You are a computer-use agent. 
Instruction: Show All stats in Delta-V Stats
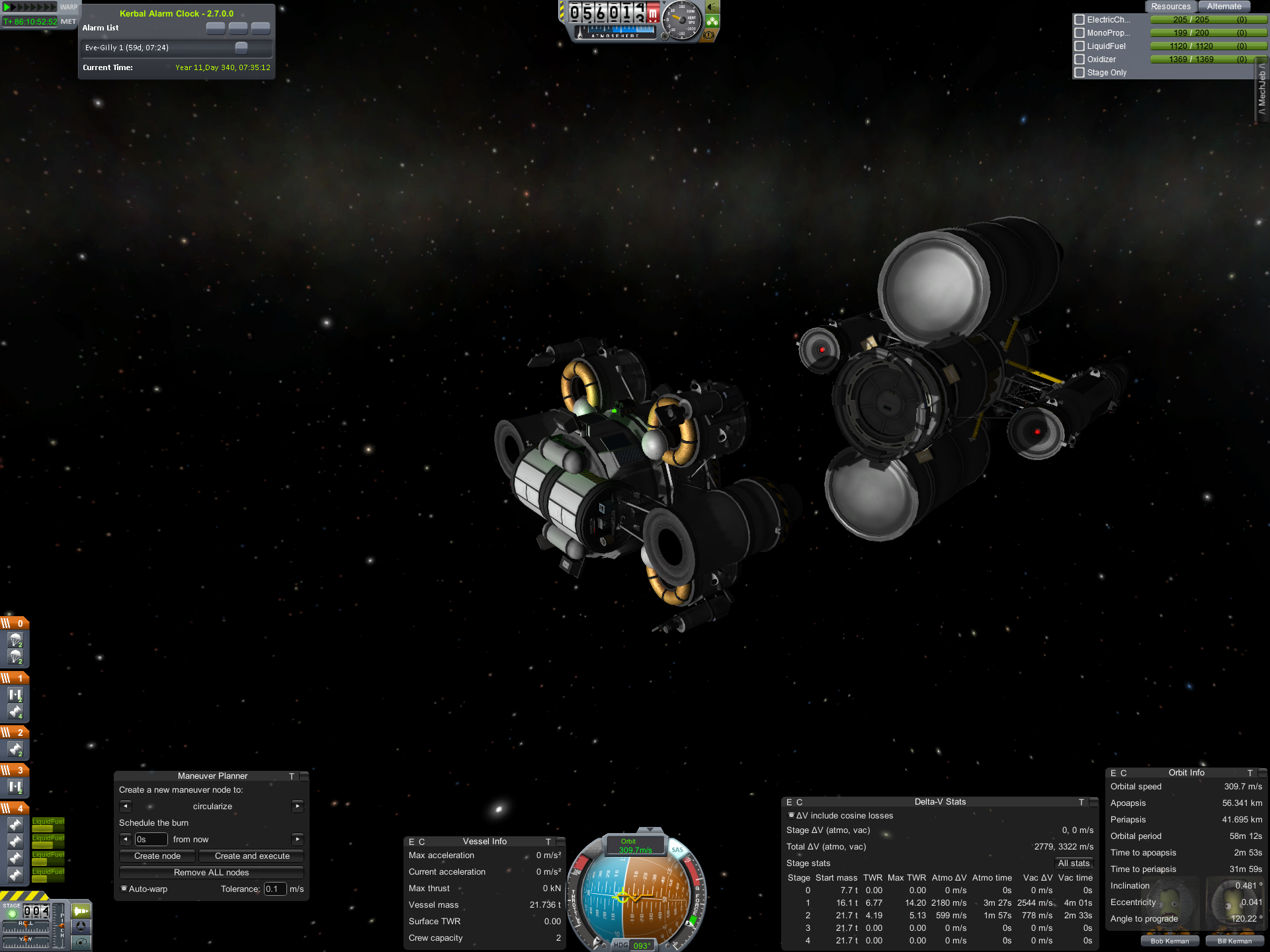coord(1073,863)
